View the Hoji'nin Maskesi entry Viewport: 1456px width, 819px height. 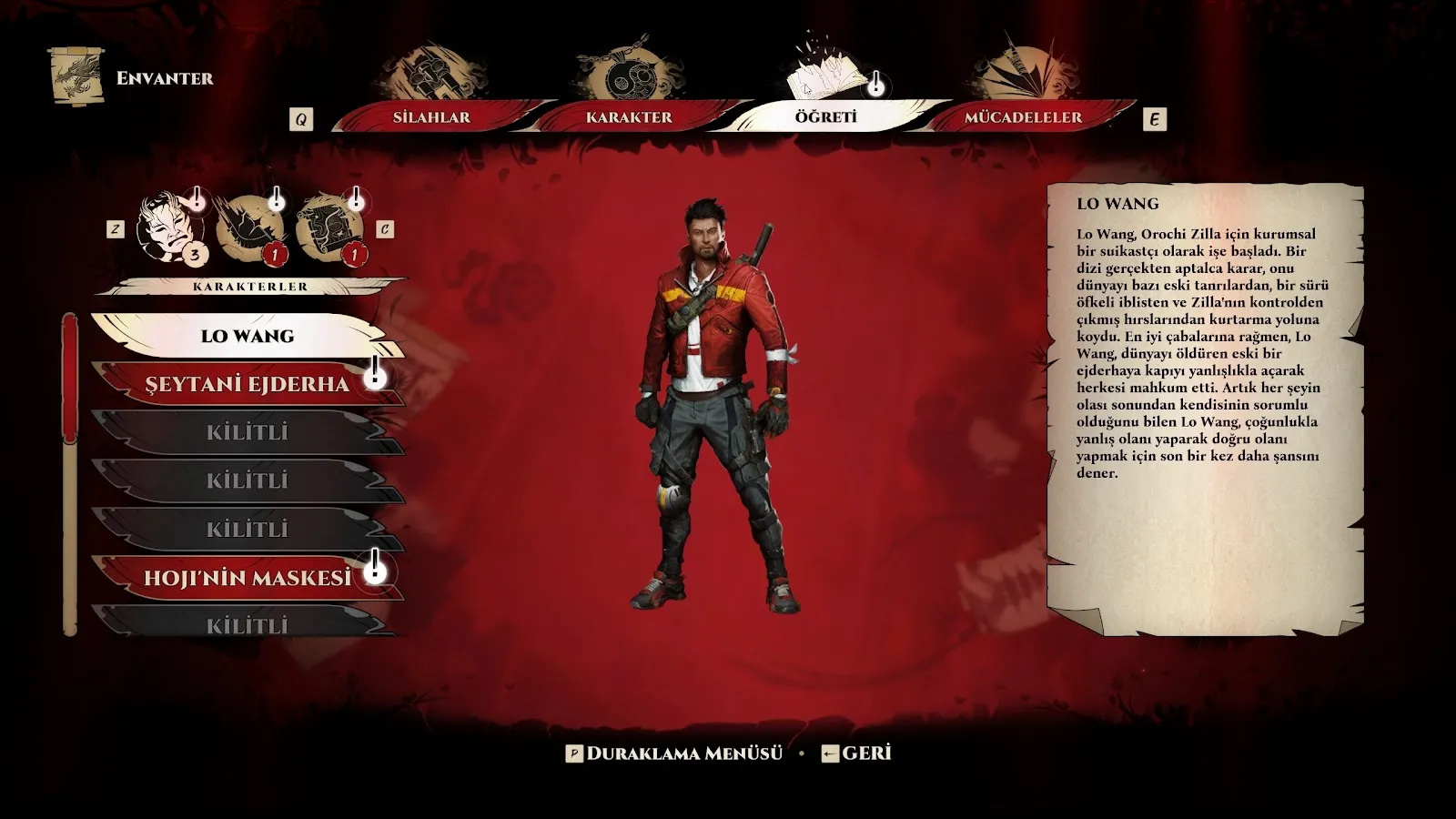(x=247, y=578)
